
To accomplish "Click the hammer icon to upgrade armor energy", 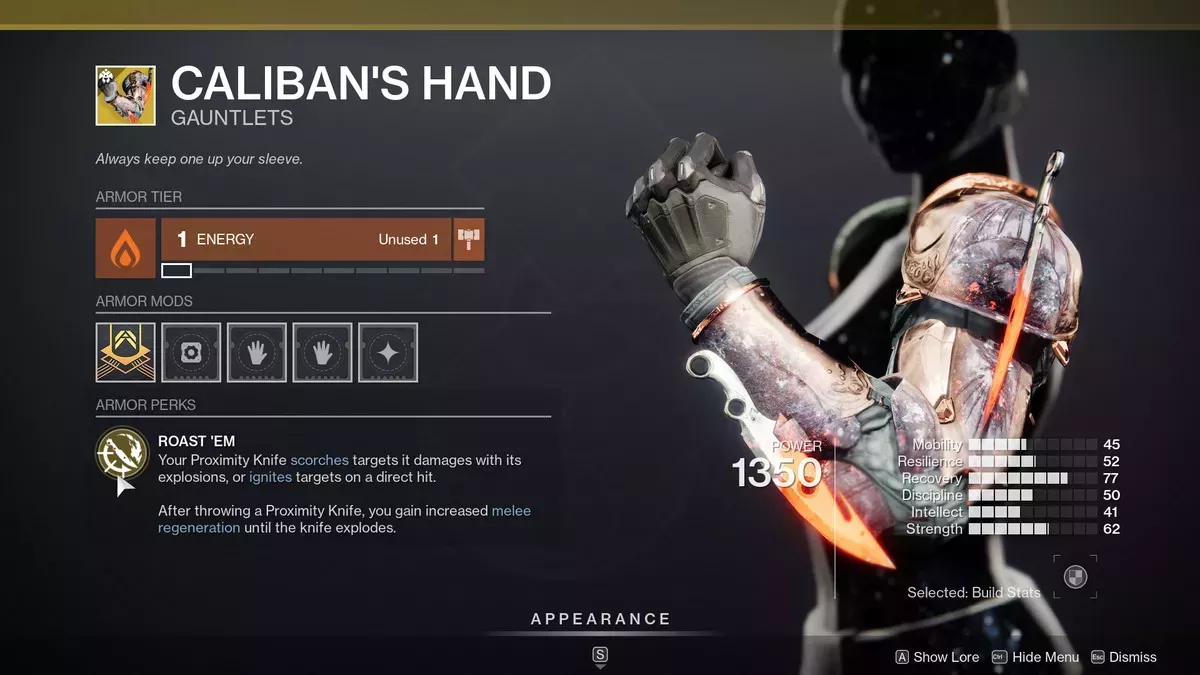I will [468, 240].
